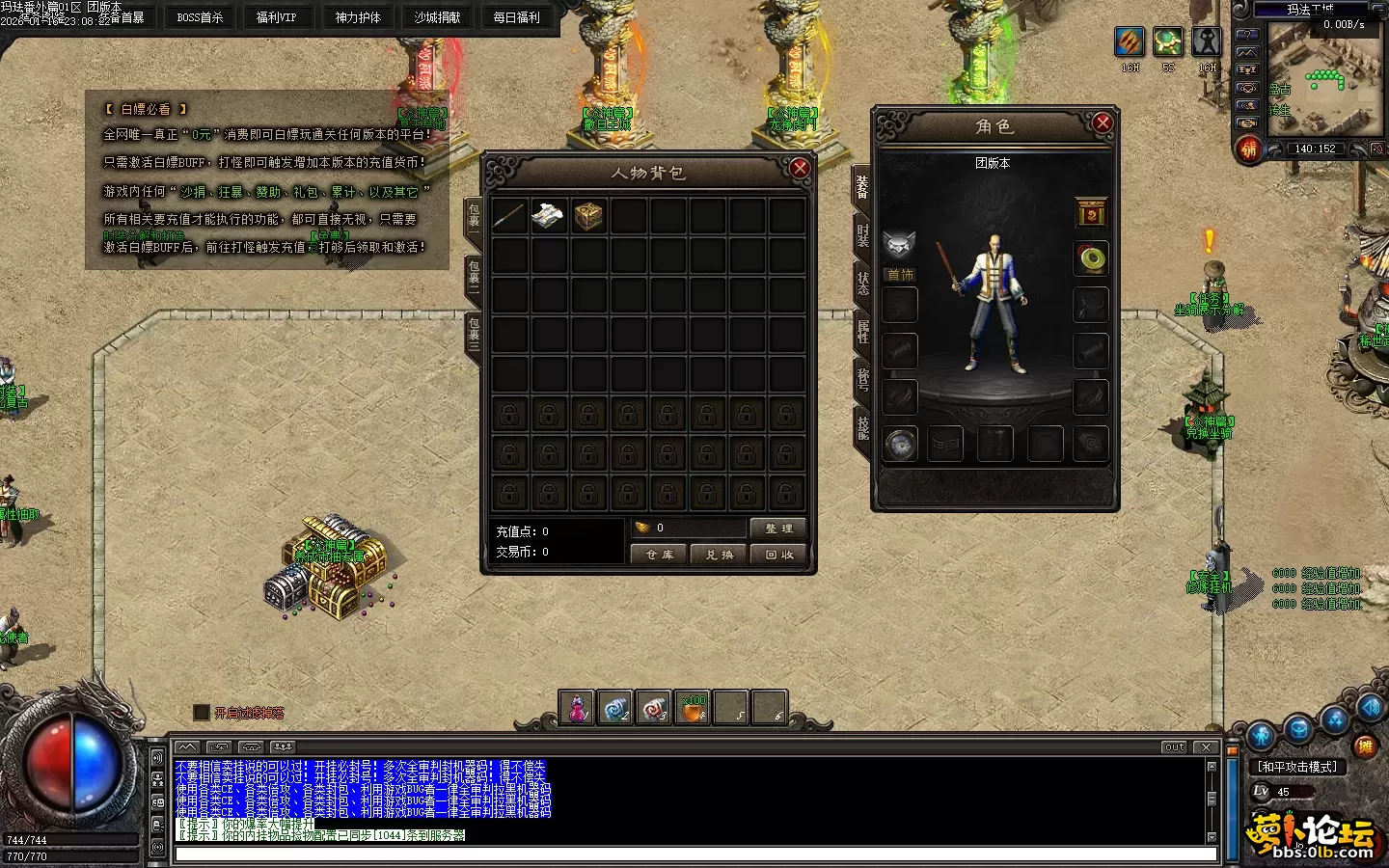Open the BOSS首杀 top menu
This screenshot has width=1389, height=868.
[200, 17]
